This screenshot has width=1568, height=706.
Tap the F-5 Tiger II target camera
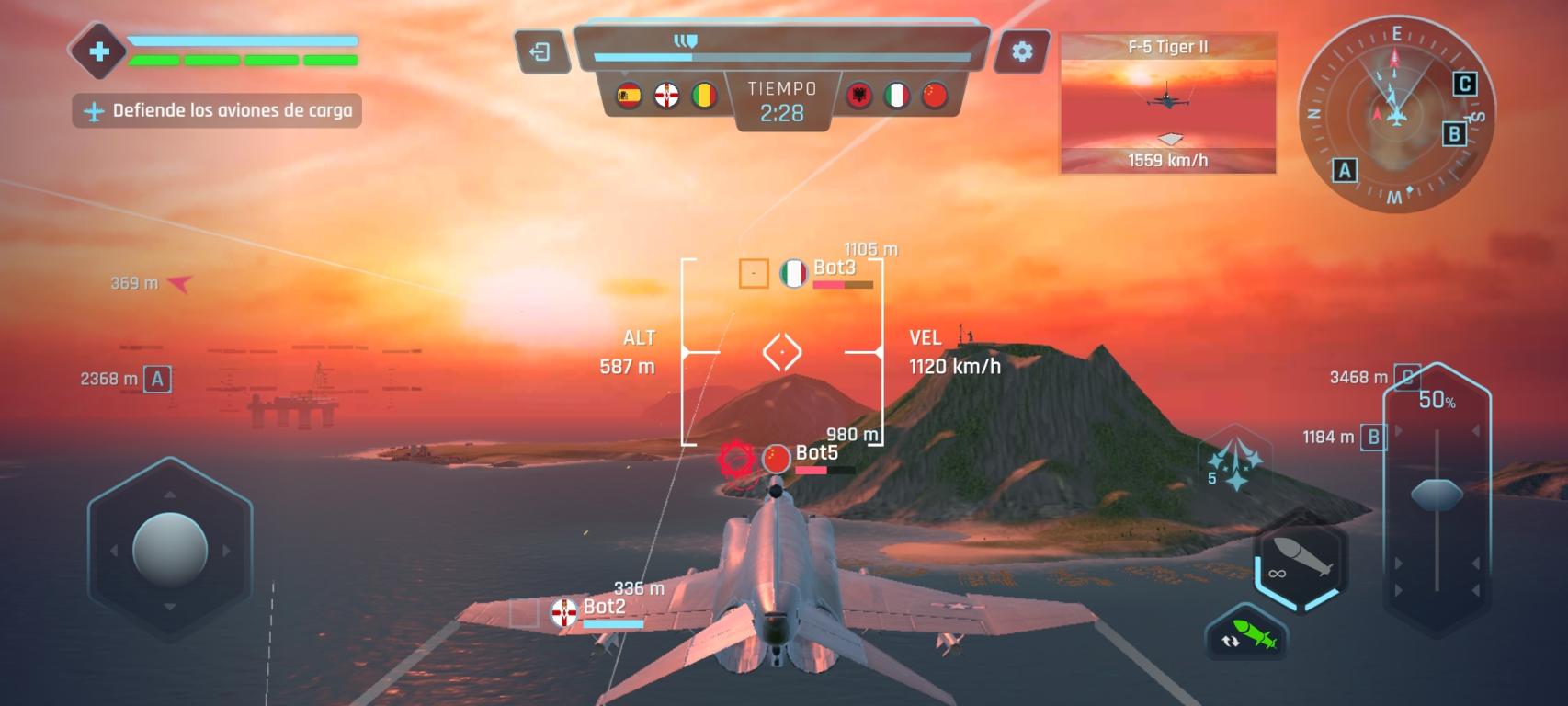(1167, 103)
